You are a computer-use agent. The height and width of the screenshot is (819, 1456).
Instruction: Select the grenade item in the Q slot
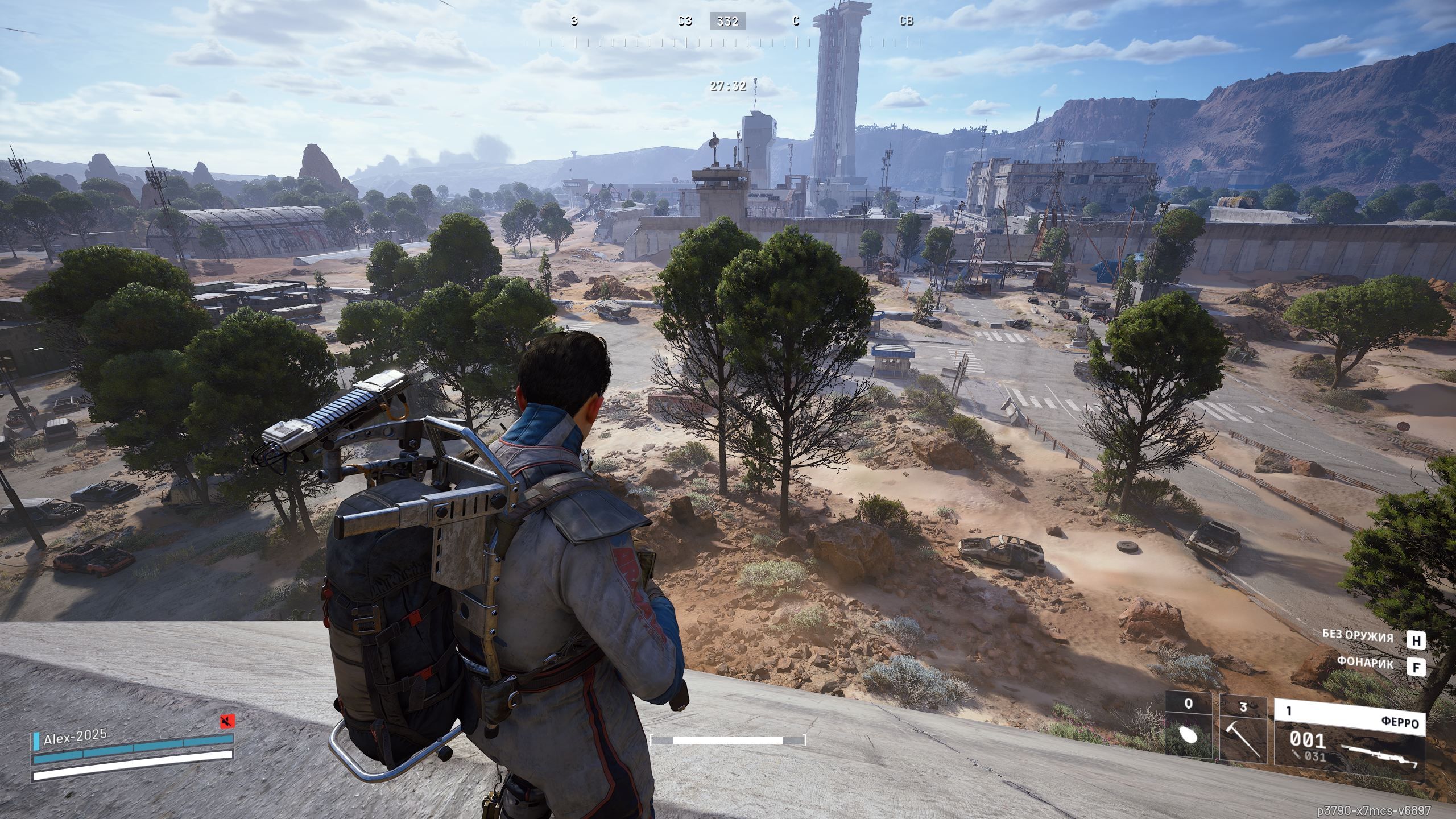point(1188,733)
